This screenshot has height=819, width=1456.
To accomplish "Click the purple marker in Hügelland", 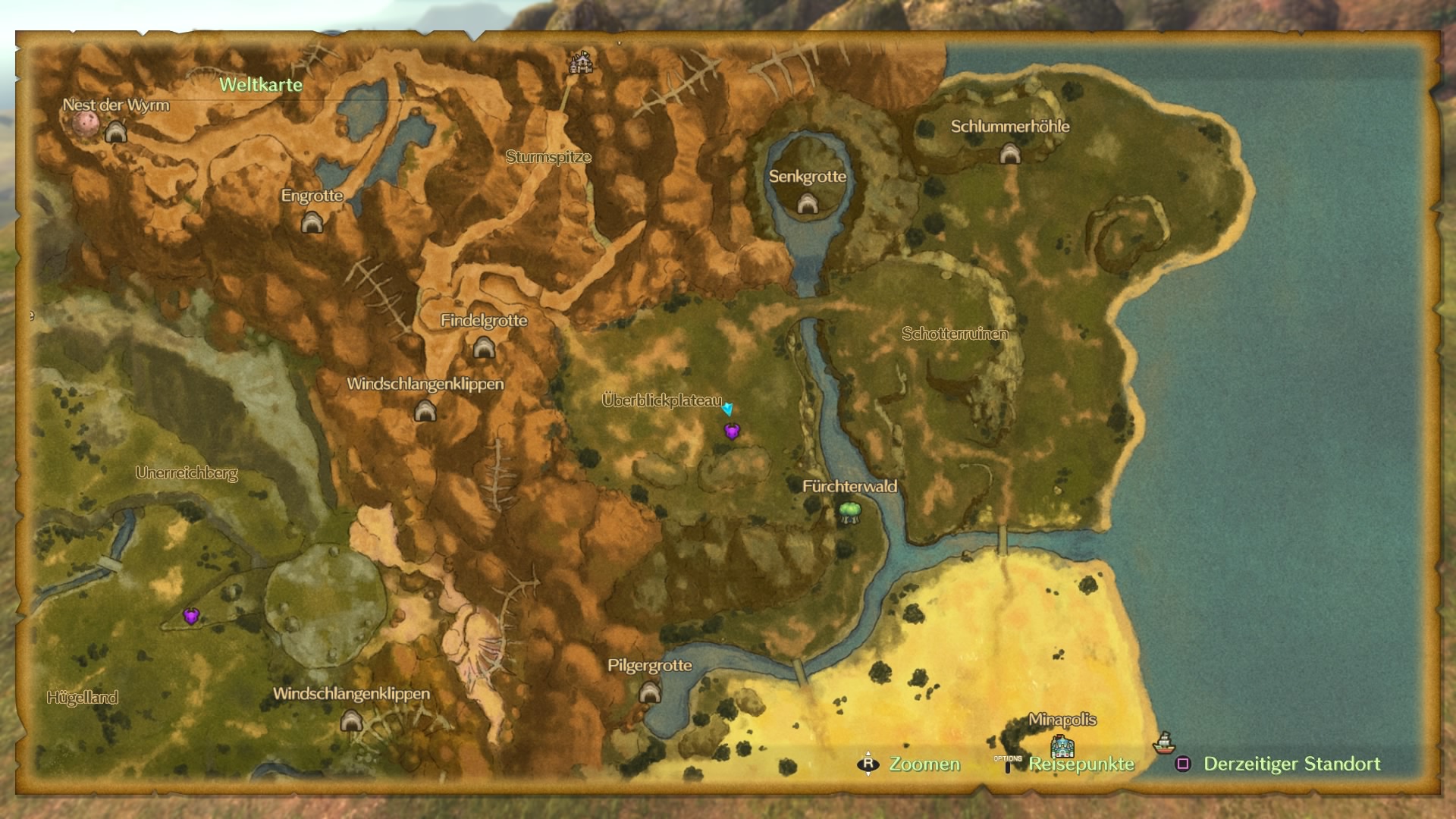I will coord(191,616).
